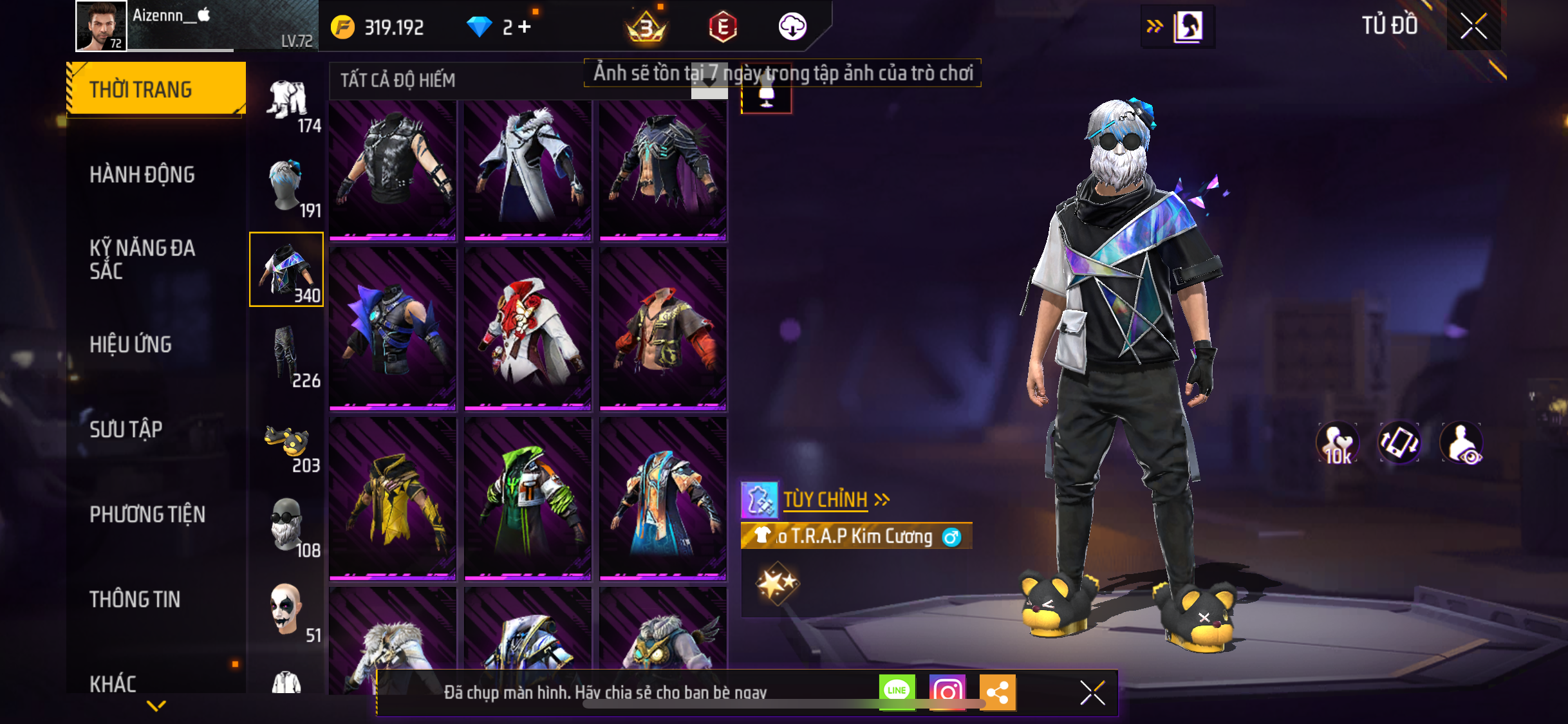The width and height of the screenshot is (1568, 724).
Task: Equip the yellow and black hooded jacket
Action: click(393, 499)
